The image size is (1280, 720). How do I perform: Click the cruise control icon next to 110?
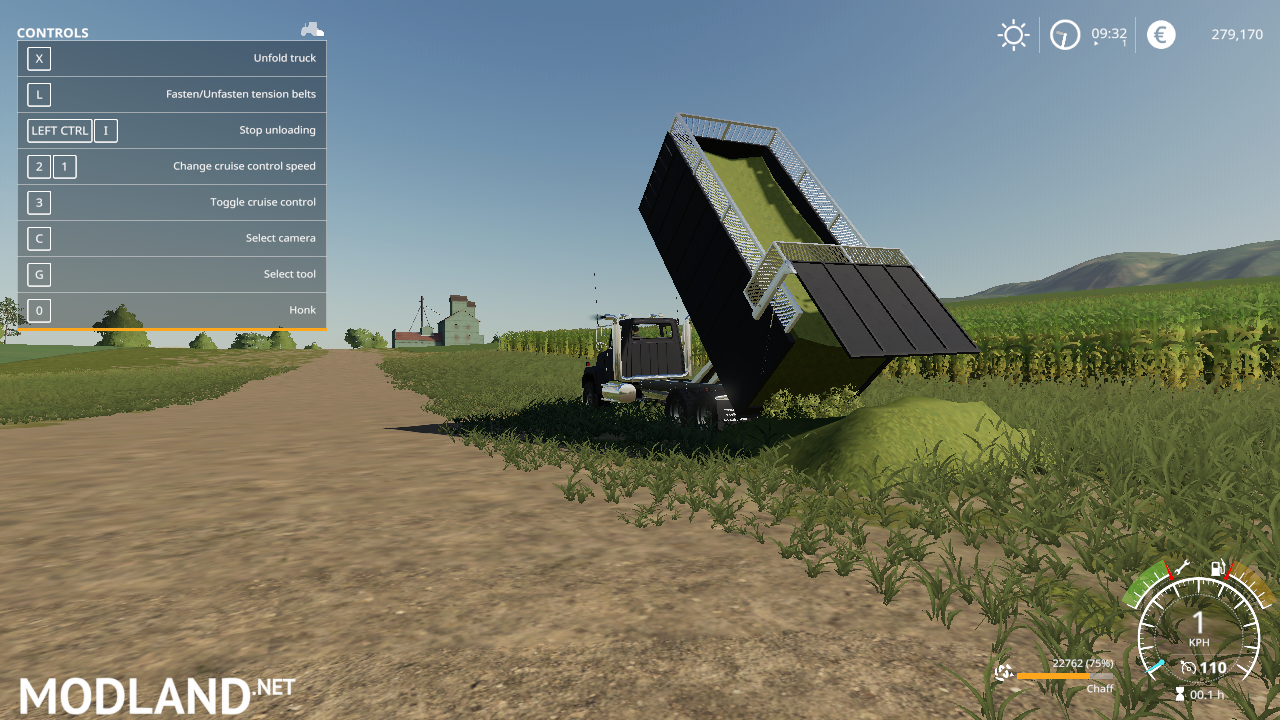click(1189, 666)
